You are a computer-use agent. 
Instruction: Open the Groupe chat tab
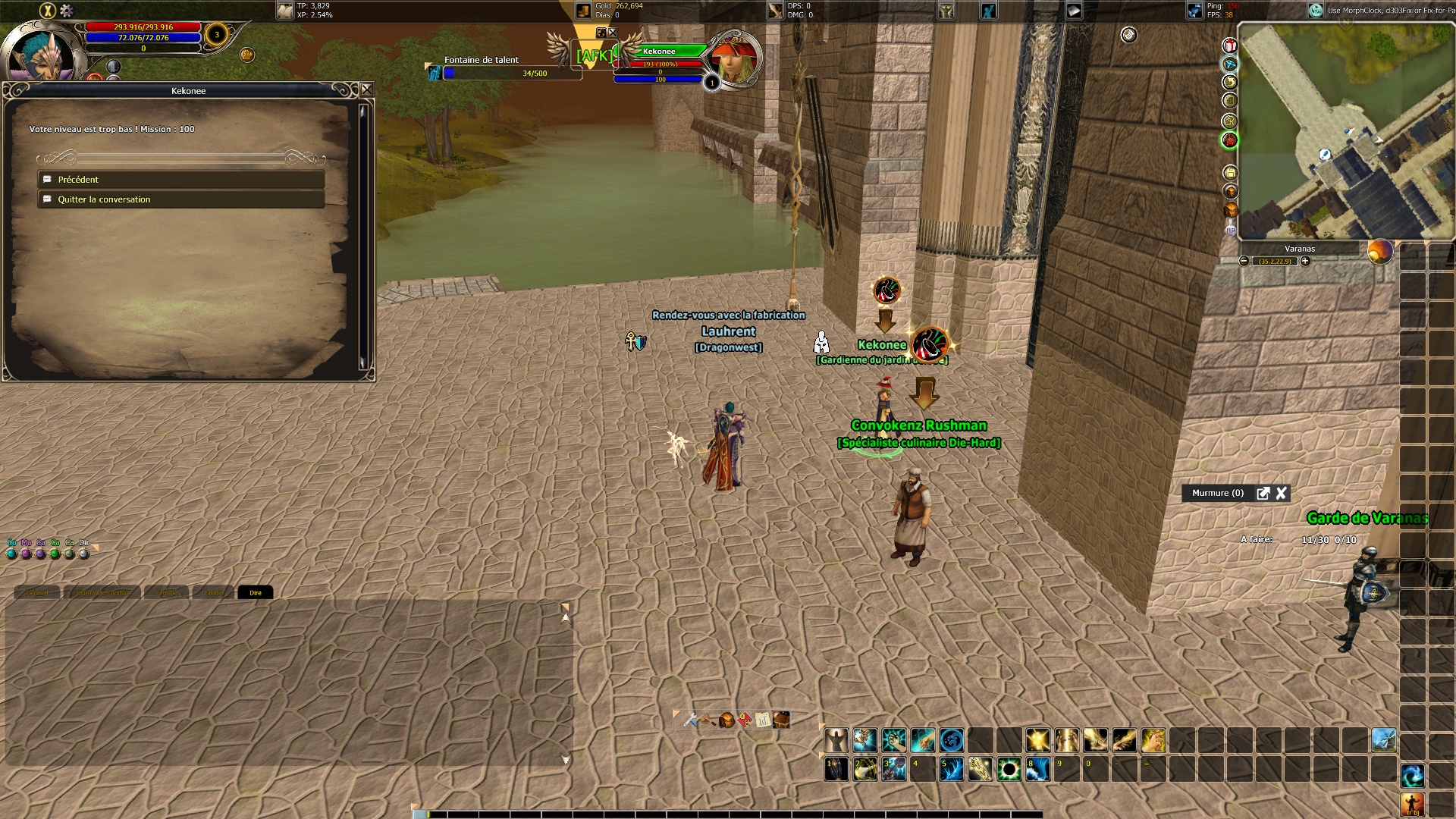tap(167, 593)
